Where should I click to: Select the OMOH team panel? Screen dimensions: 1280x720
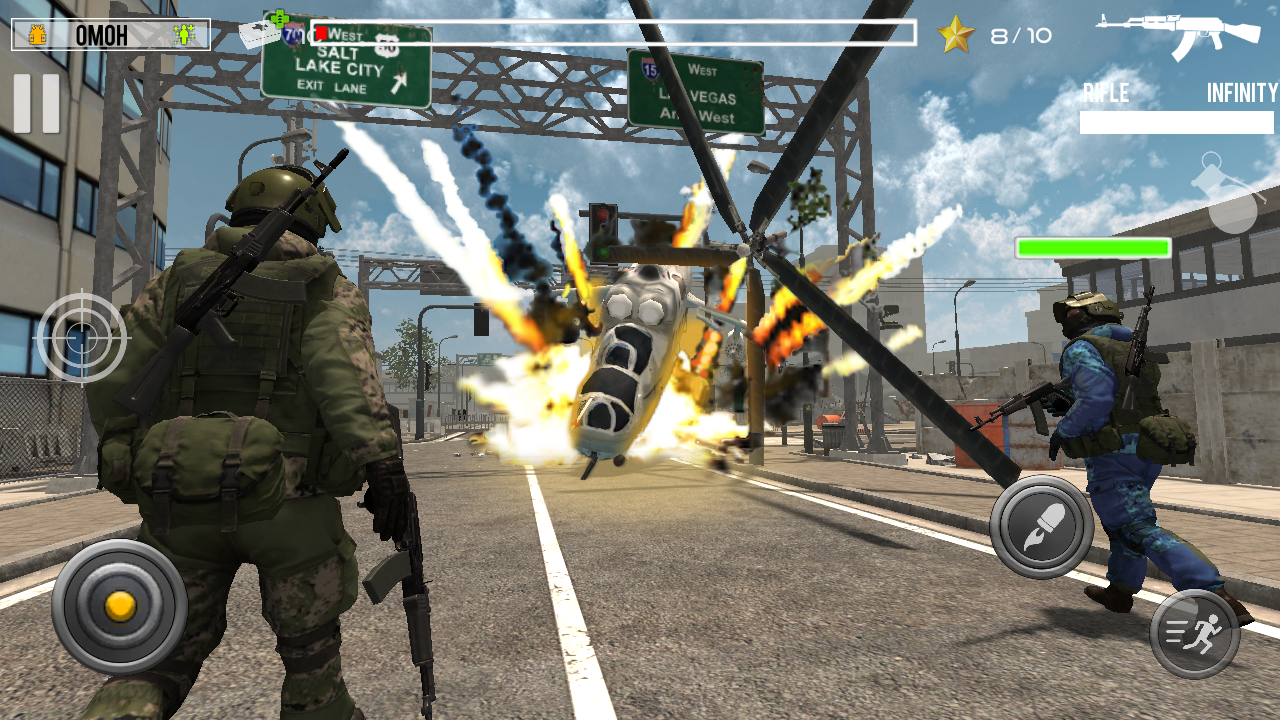(111, 35)
